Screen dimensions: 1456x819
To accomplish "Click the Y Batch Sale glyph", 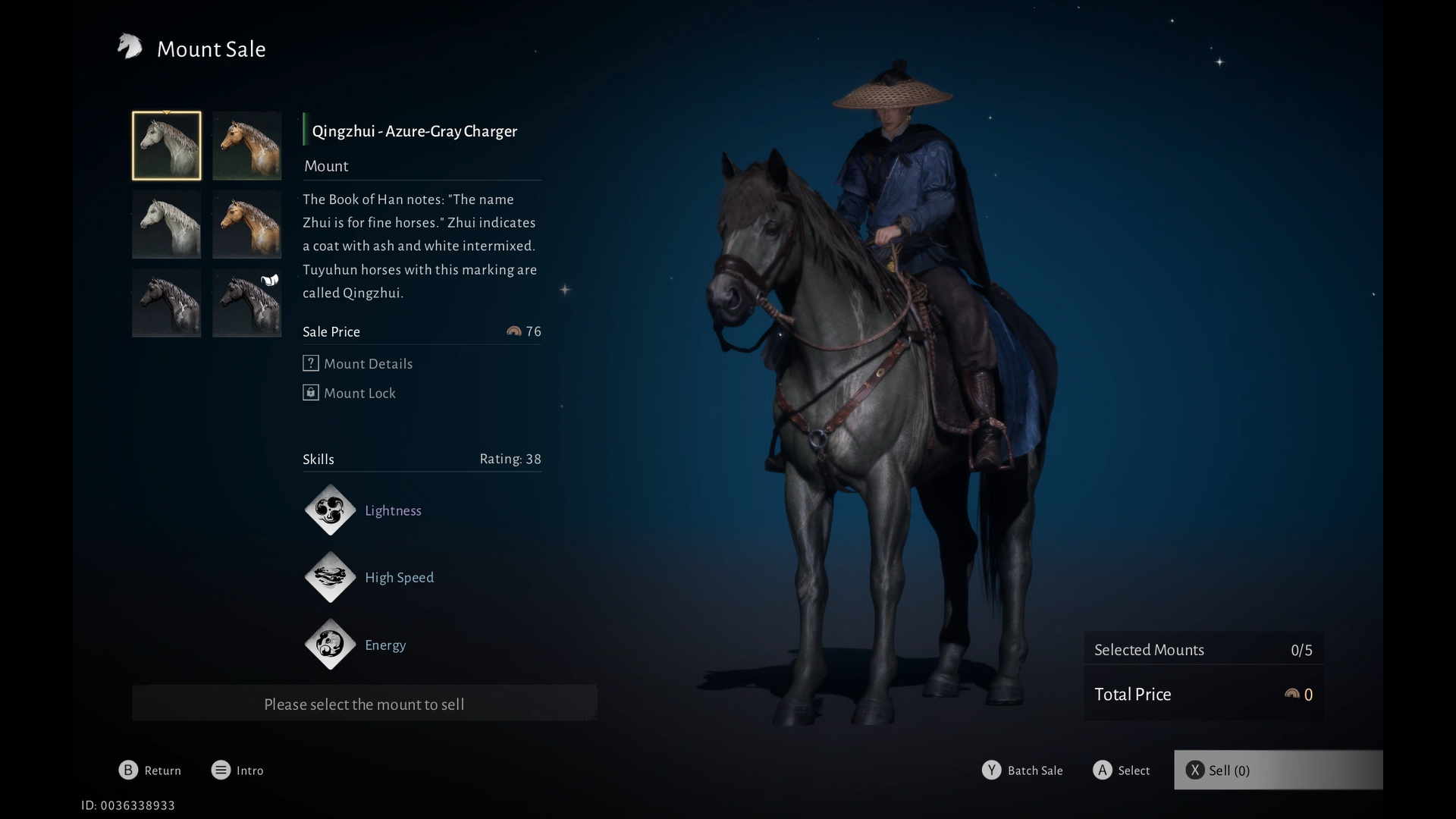I will [991, 770].
